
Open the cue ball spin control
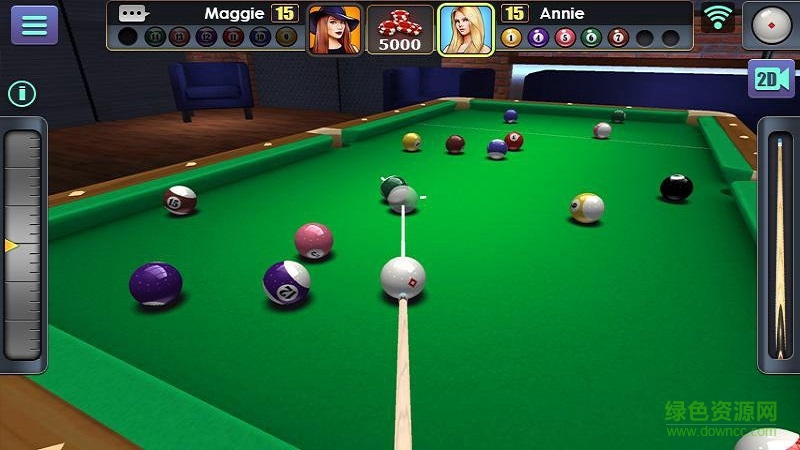pos(771,25)
